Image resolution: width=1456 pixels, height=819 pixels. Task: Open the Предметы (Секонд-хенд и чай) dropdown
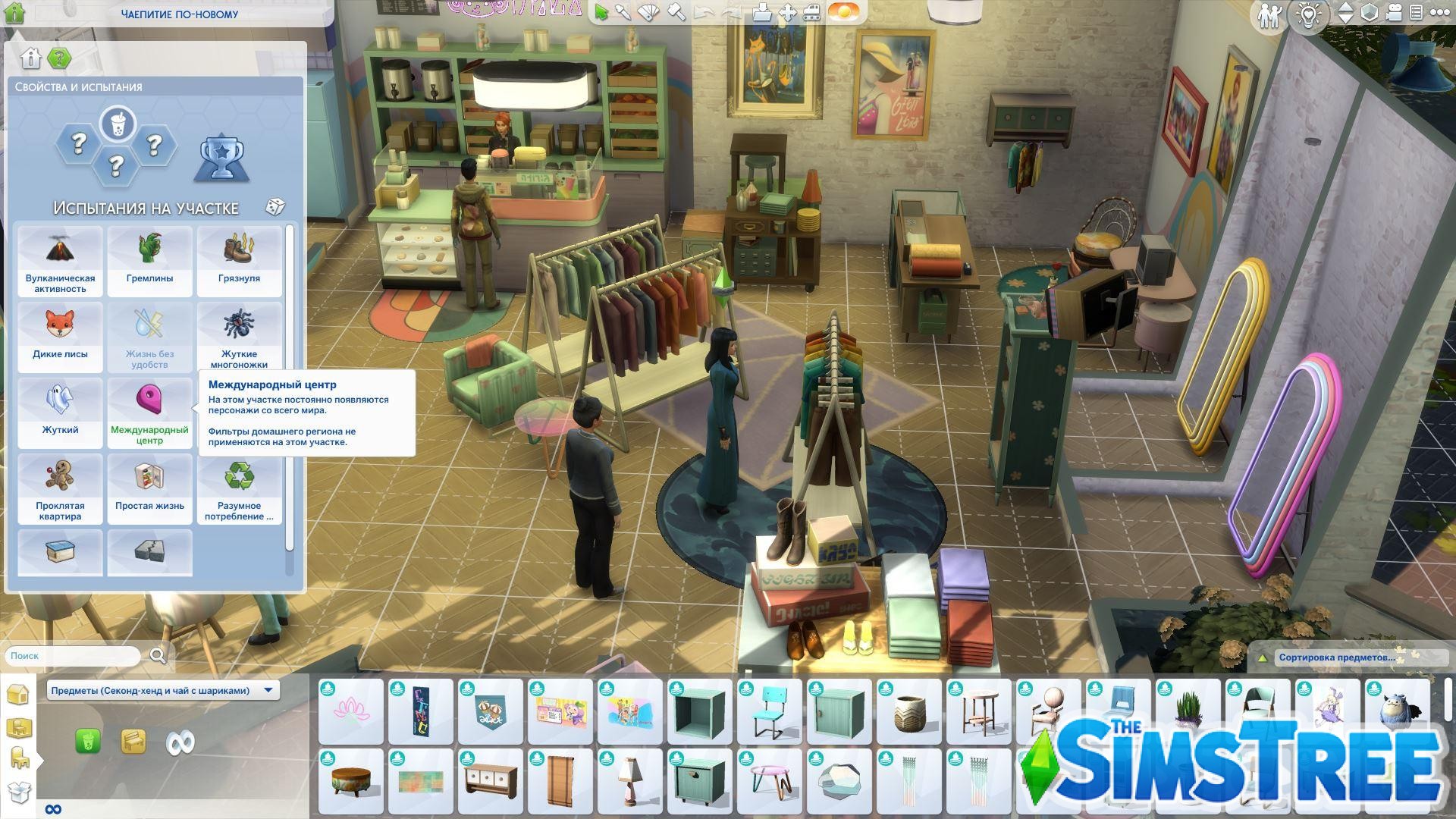(164, 690)
